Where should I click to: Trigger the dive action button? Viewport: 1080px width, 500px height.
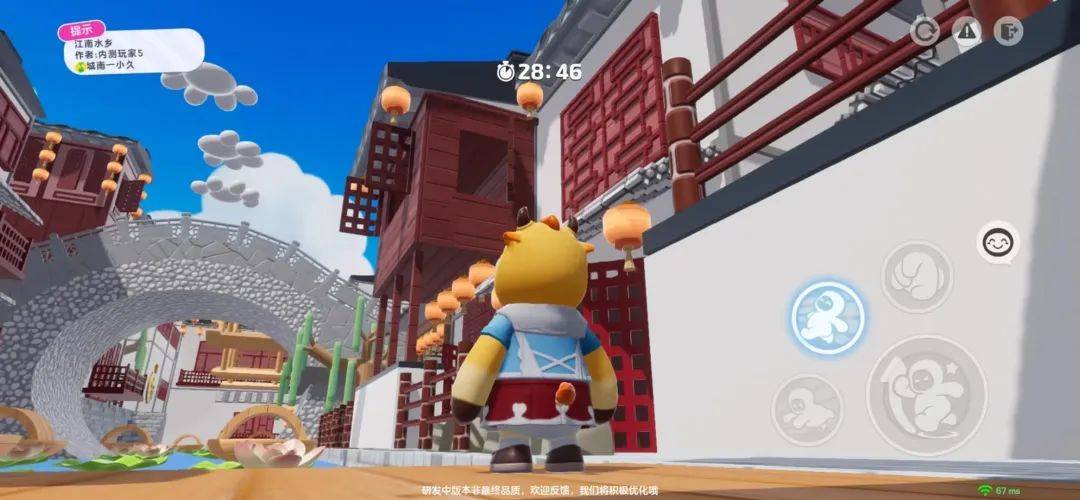coord(806,410)
